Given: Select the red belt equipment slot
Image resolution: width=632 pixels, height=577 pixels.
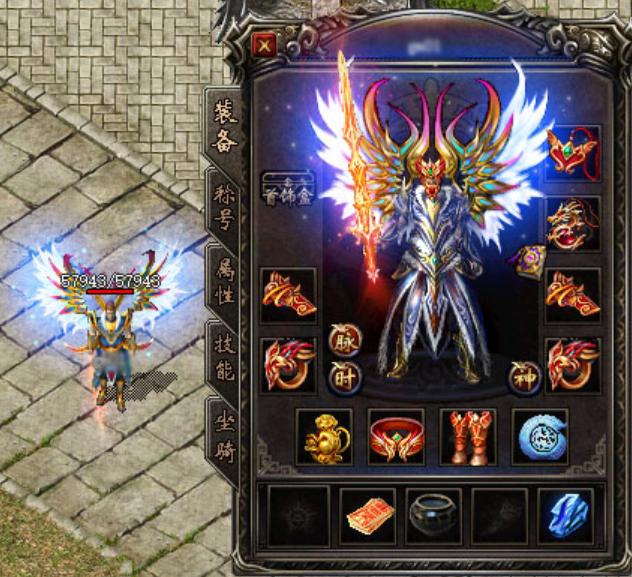Looking at the screenshot, I should click(396, 437).
